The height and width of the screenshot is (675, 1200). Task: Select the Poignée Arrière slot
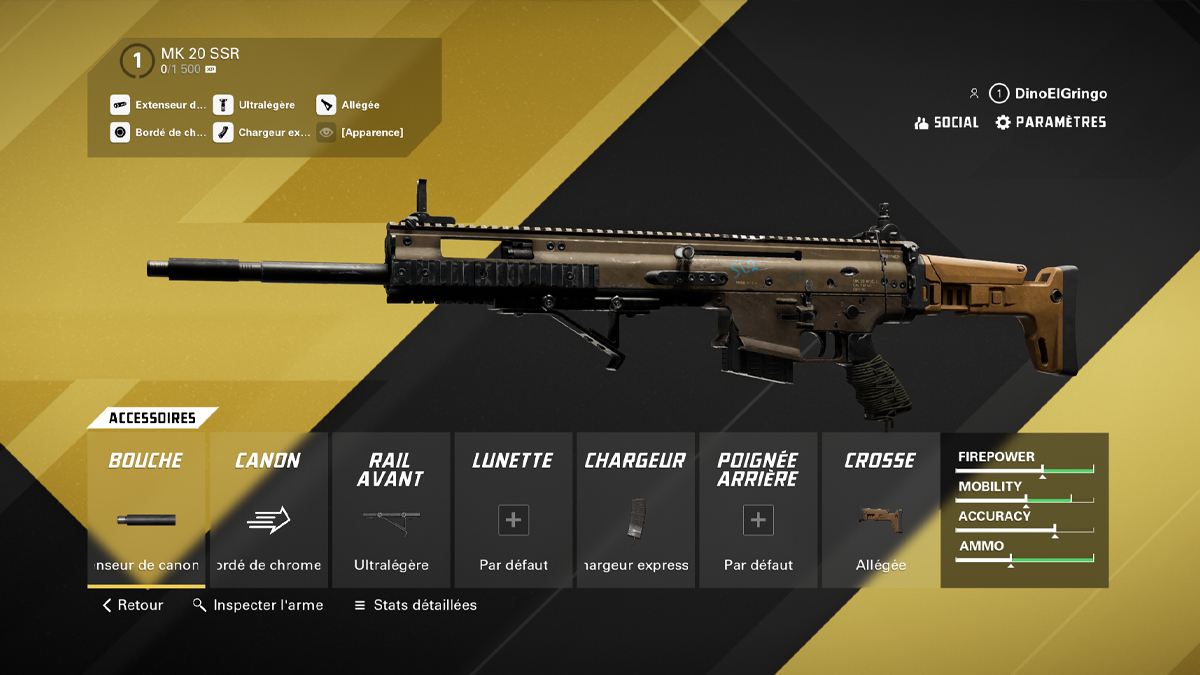pyautogui.click(x=758, y=520)
